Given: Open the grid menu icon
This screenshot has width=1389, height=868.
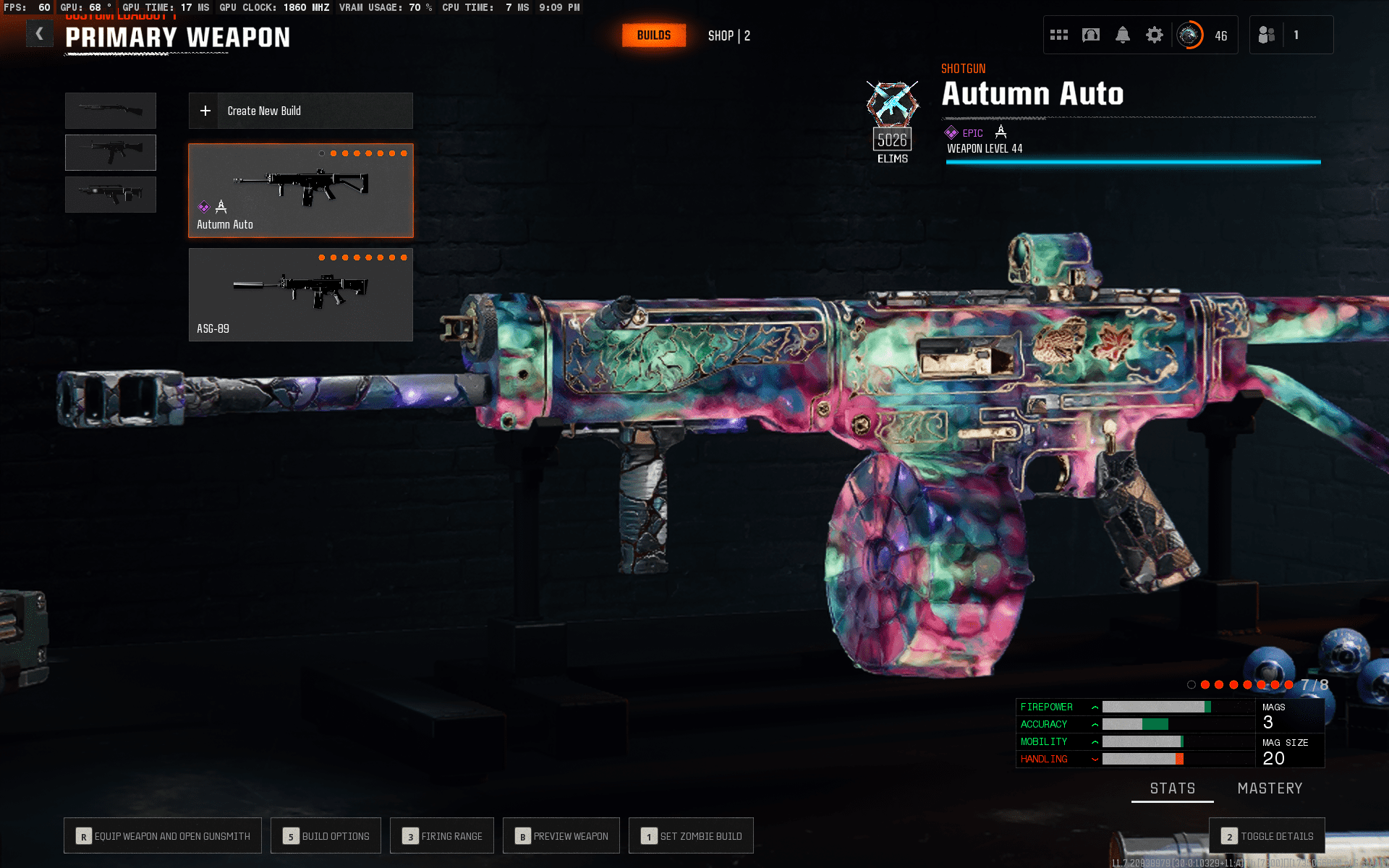Looking at the screenshot, I should 1059,35.
